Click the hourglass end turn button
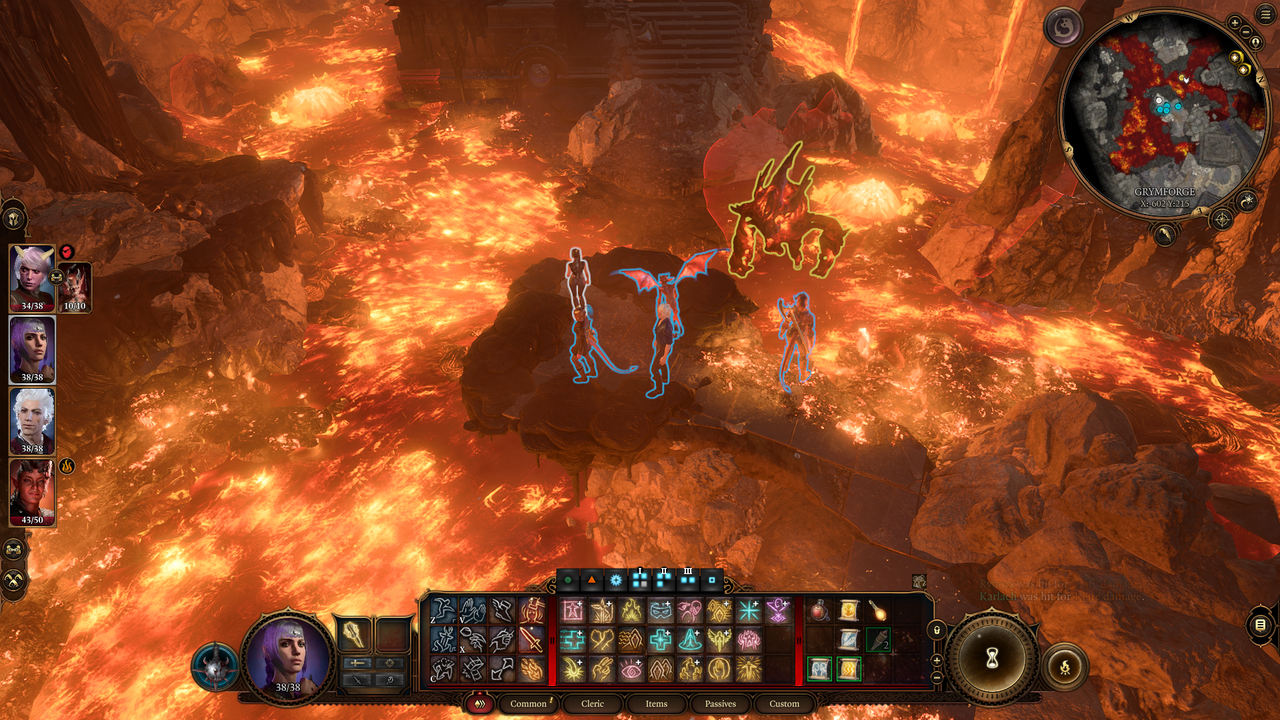The image size is (1280, 720). coord(993,658)
